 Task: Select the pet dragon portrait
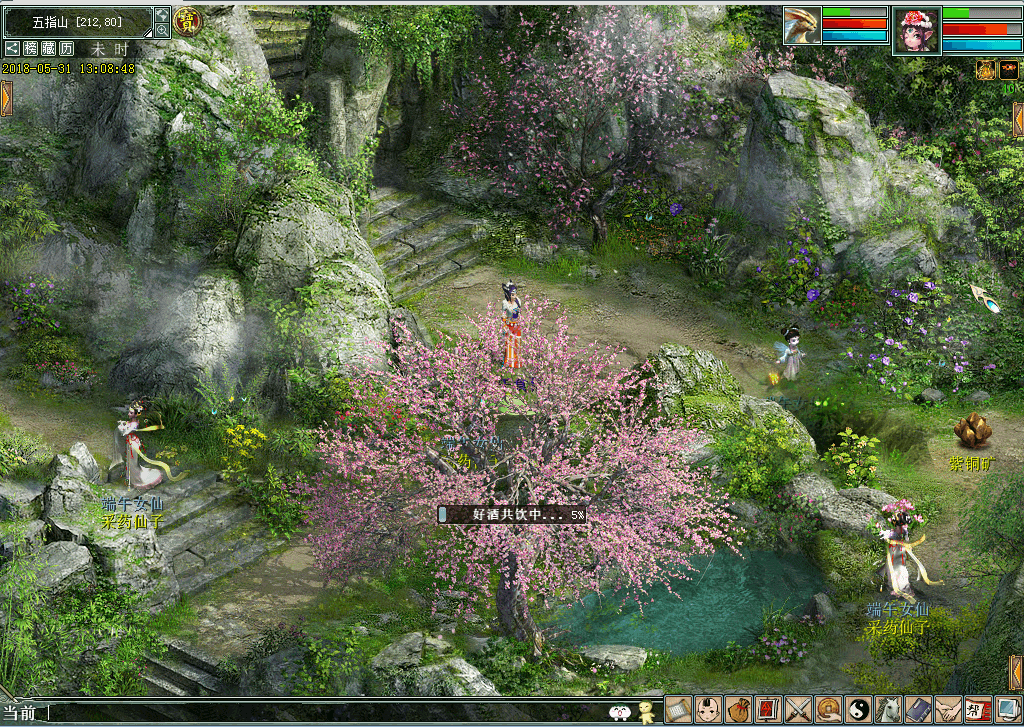801,25
